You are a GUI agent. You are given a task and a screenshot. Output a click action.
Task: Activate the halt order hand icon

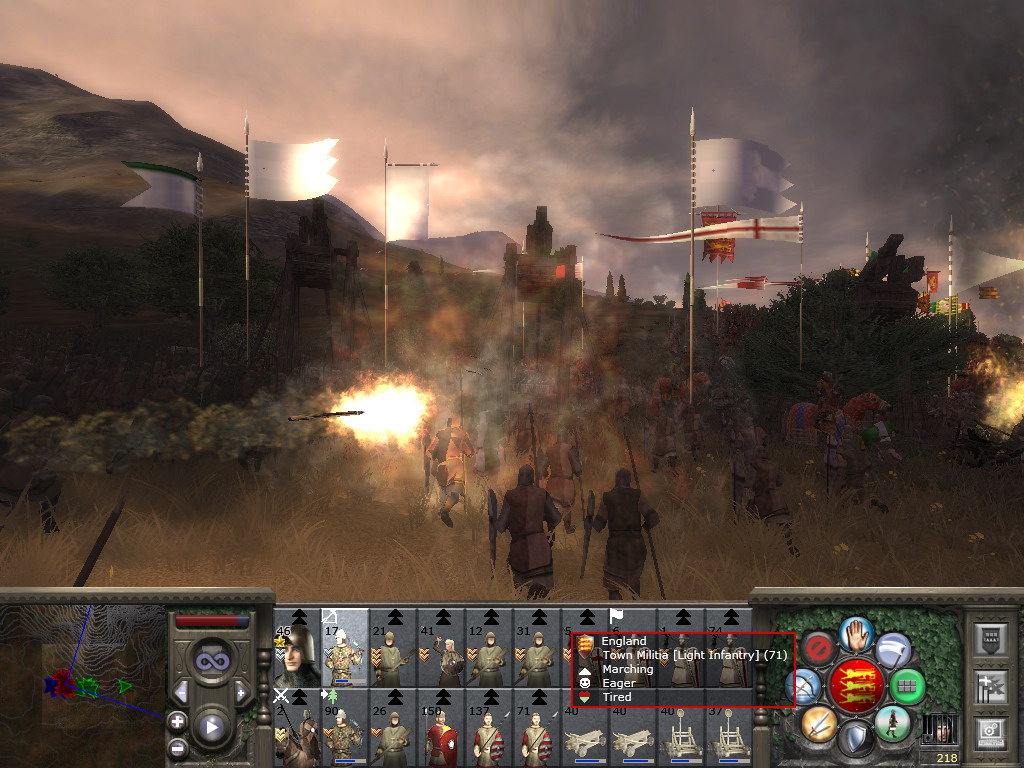click(855, 632)
